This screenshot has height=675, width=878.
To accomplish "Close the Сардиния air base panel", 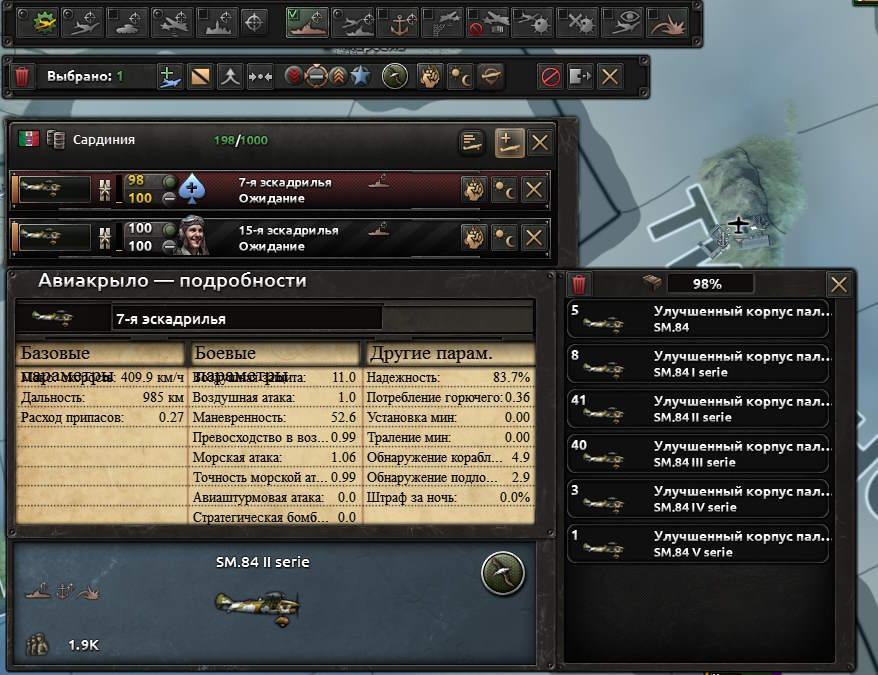I will [540, 142].
